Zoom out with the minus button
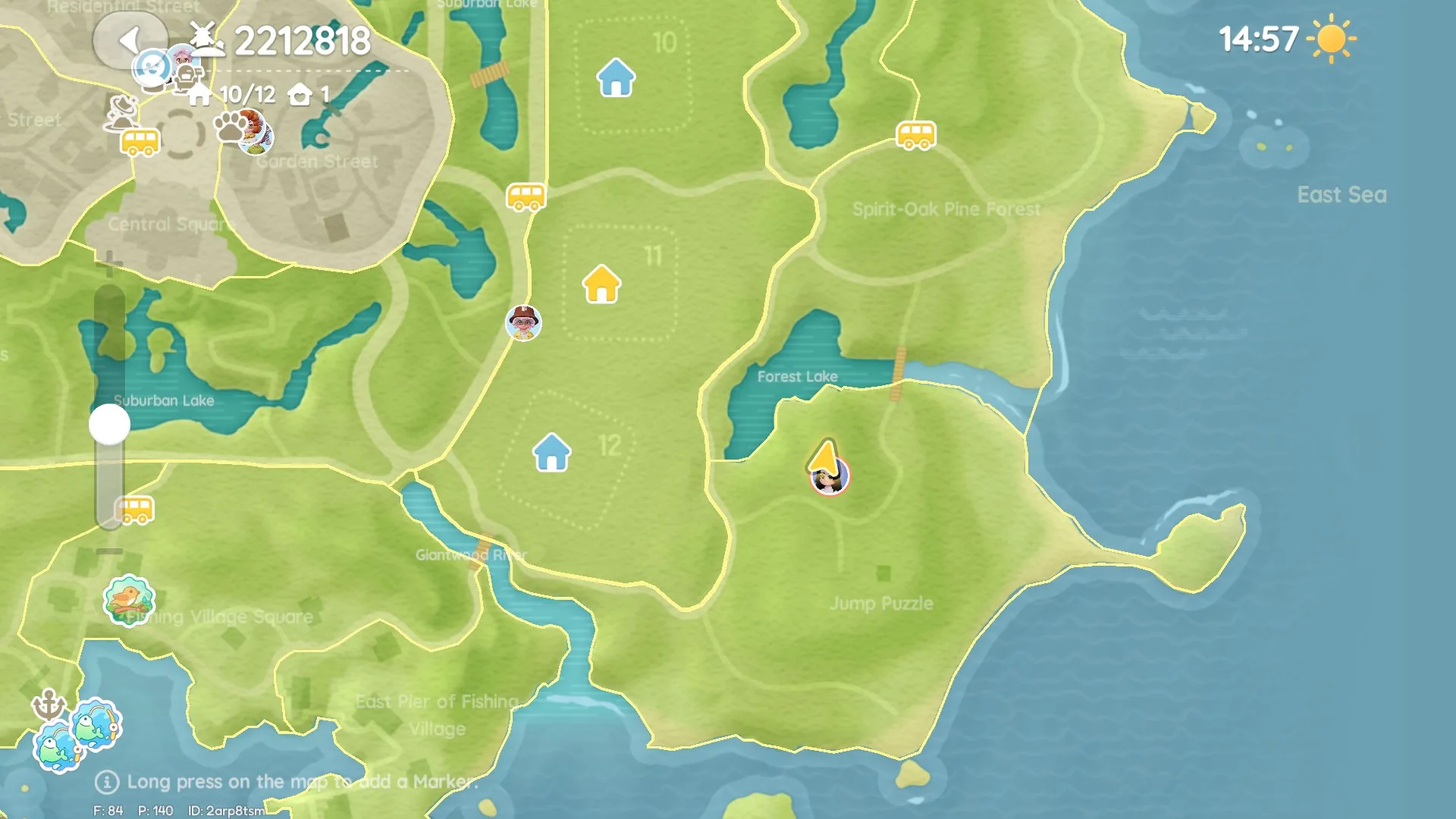This screenshot has width=1456, height=819. (x=110, y=551)
